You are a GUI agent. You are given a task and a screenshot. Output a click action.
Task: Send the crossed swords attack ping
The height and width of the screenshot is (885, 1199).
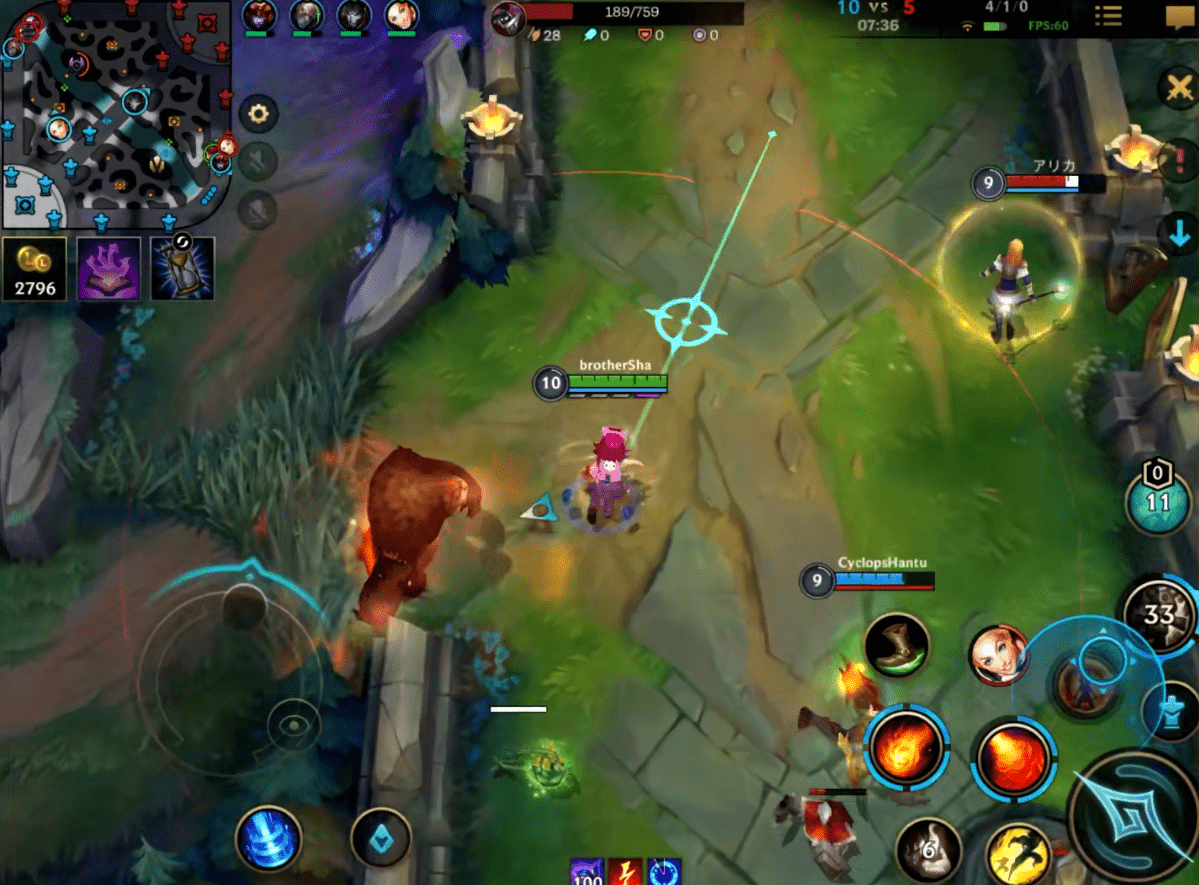(1179, 90)
